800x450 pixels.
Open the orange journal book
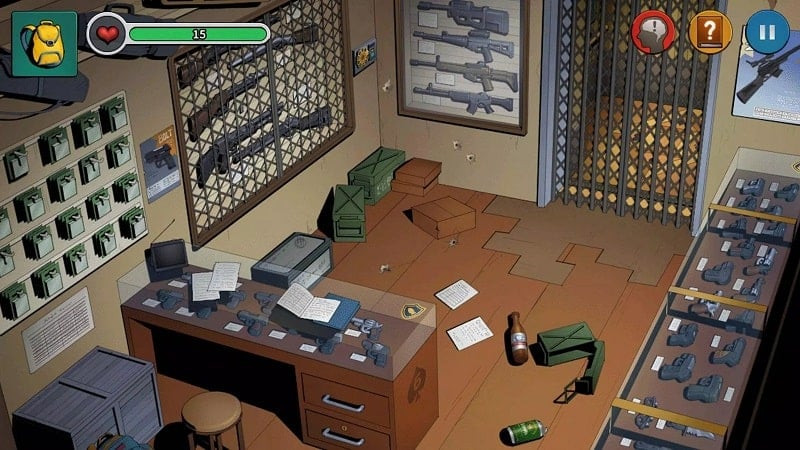(x=710, y=32)
